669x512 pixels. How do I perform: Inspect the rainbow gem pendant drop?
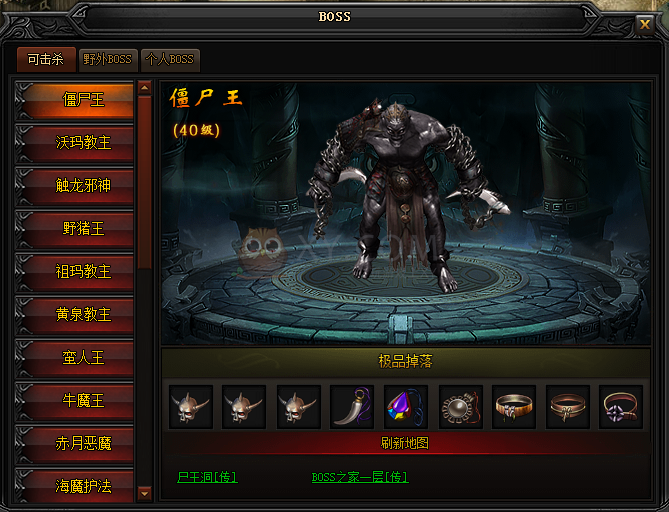point(406,407)
